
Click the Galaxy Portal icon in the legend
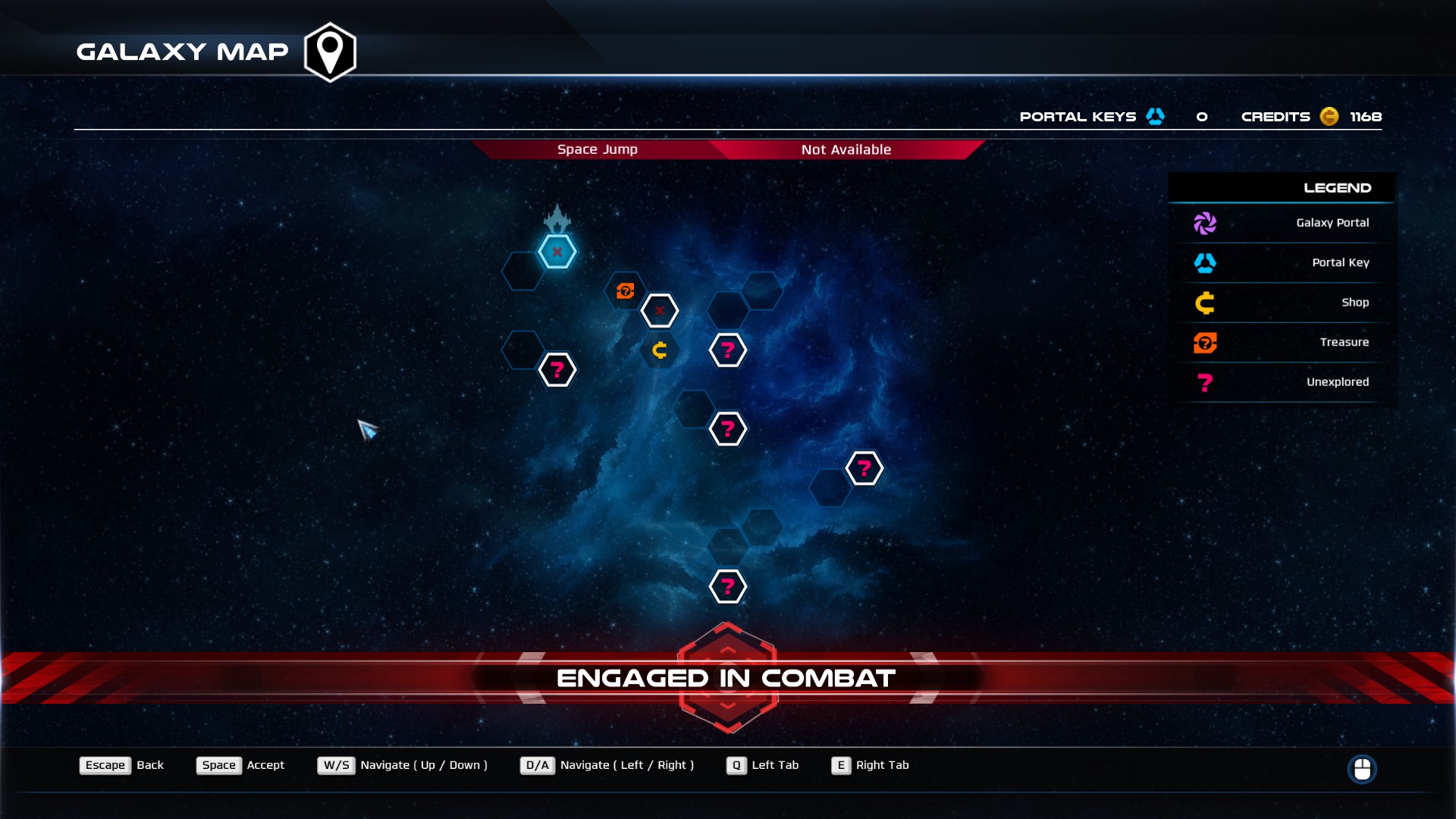[1206, 223]
